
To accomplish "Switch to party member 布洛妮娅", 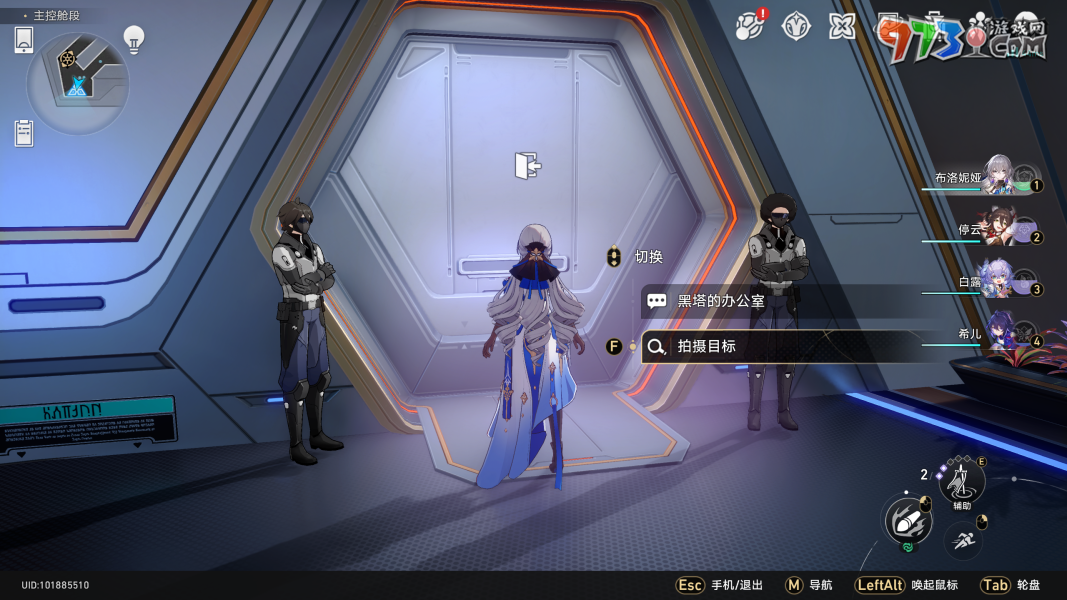I will [x=998, y=177].
